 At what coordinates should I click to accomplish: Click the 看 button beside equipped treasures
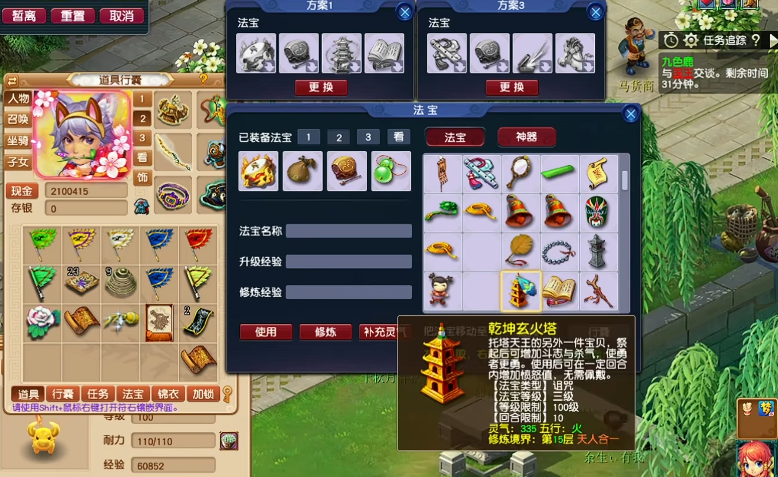point(399,137)
